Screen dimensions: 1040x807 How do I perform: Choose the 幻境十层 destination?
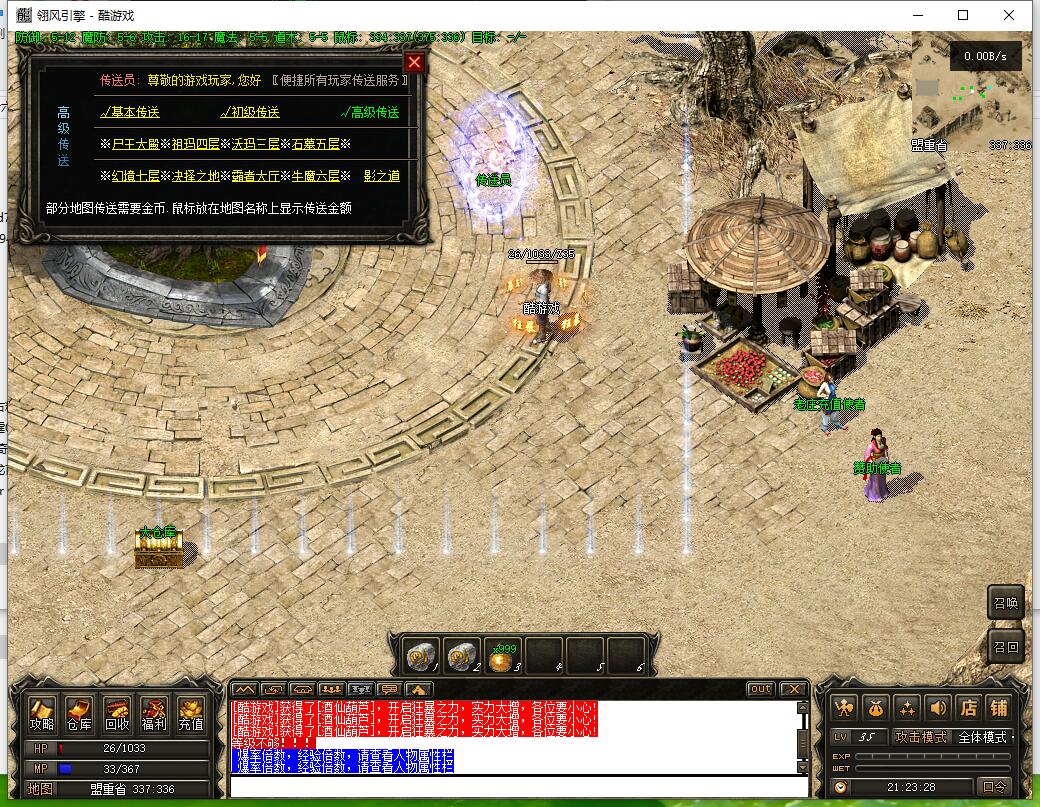point(135,176)
